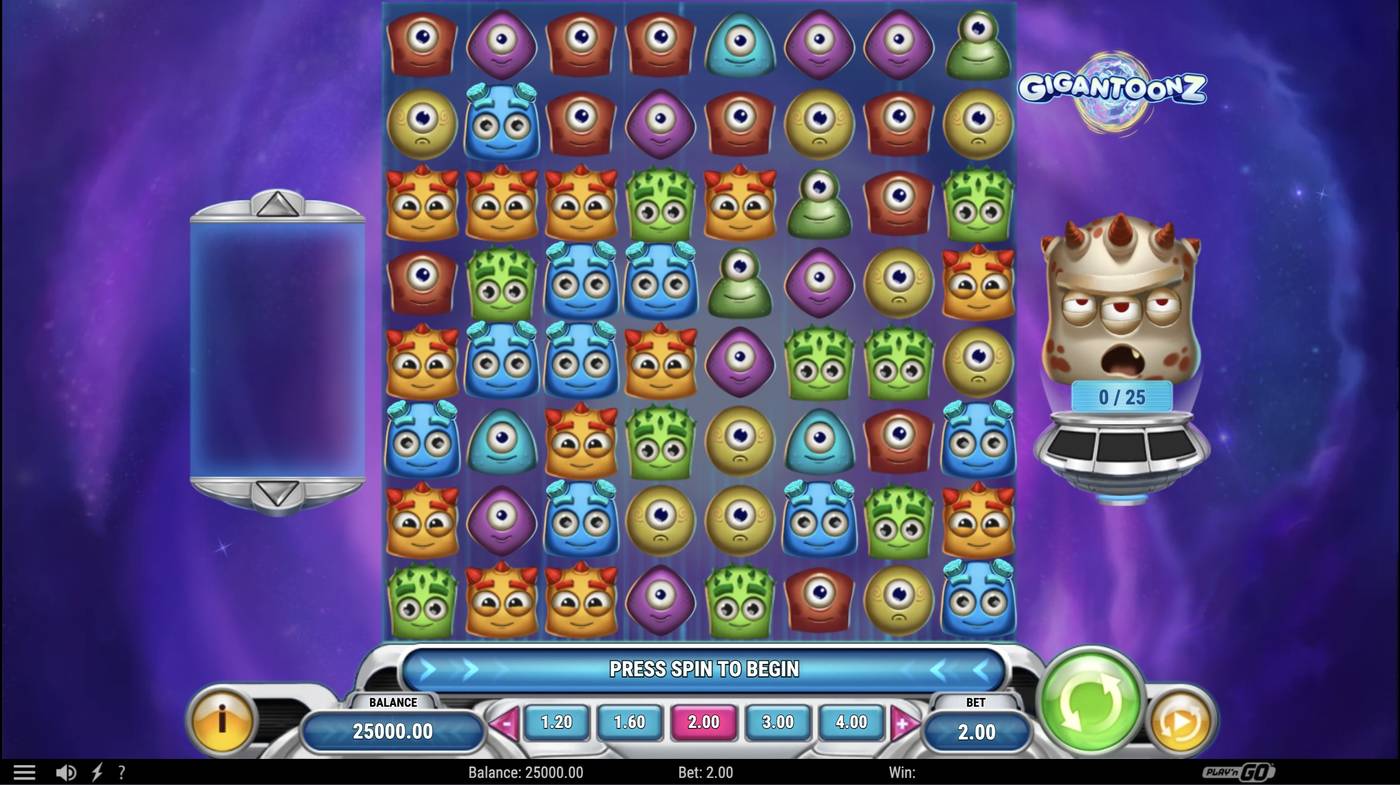Mute the game sound
The height and width of the screenshot is (785, 1400).
66,771
